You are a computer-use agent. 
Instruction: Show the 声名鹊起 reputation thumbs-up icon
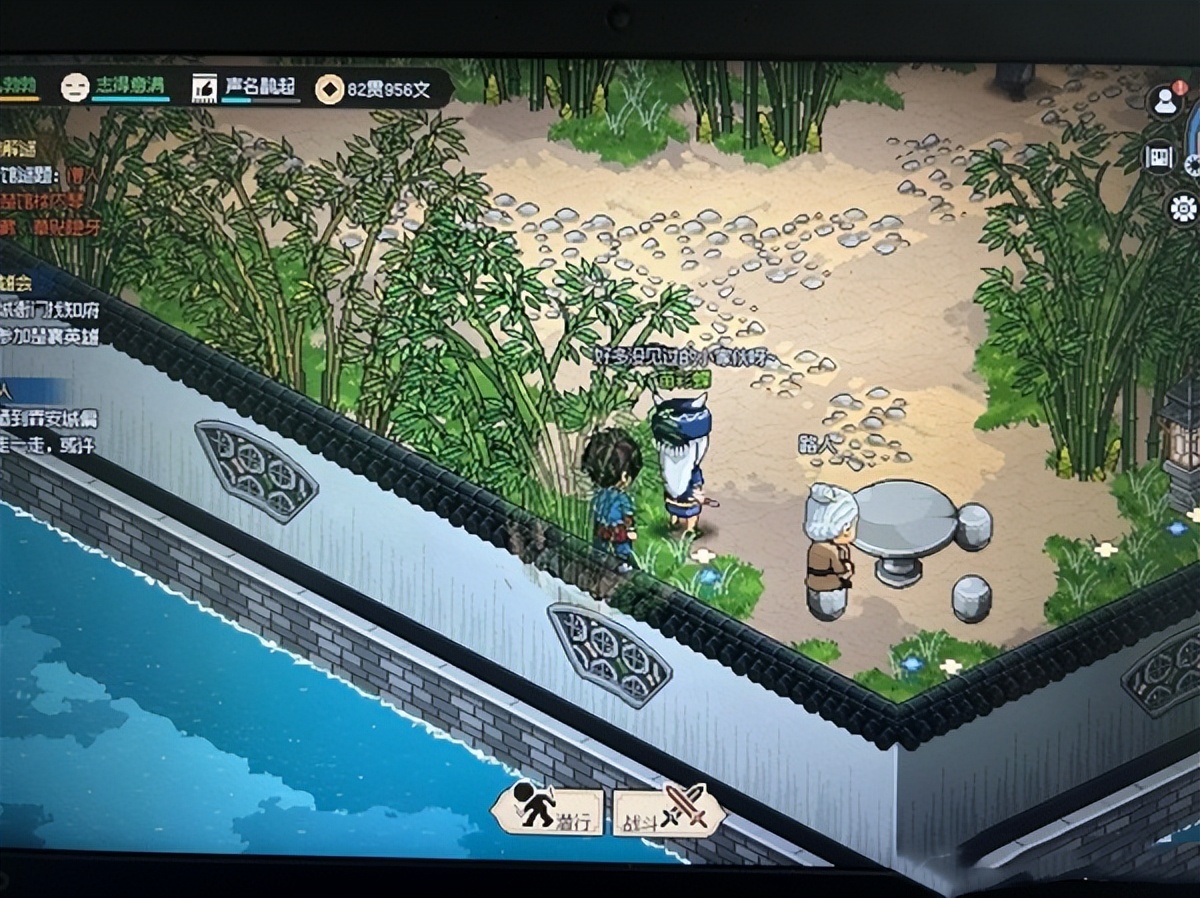[204, 89]
